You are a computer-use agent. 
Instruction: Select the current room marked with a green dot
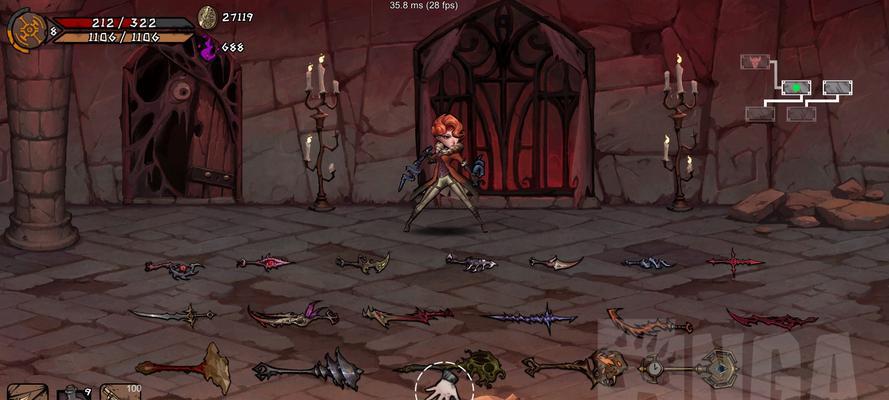[796, 88]
